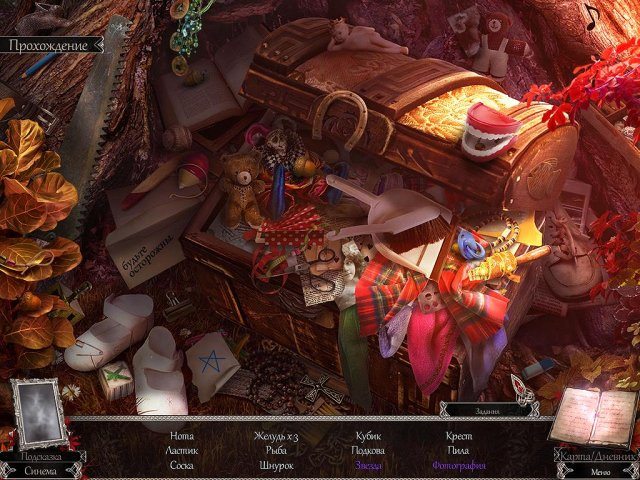Screen dimensions: 640x480
Task: Select the Крест list entry
Action: coord(459,436)
